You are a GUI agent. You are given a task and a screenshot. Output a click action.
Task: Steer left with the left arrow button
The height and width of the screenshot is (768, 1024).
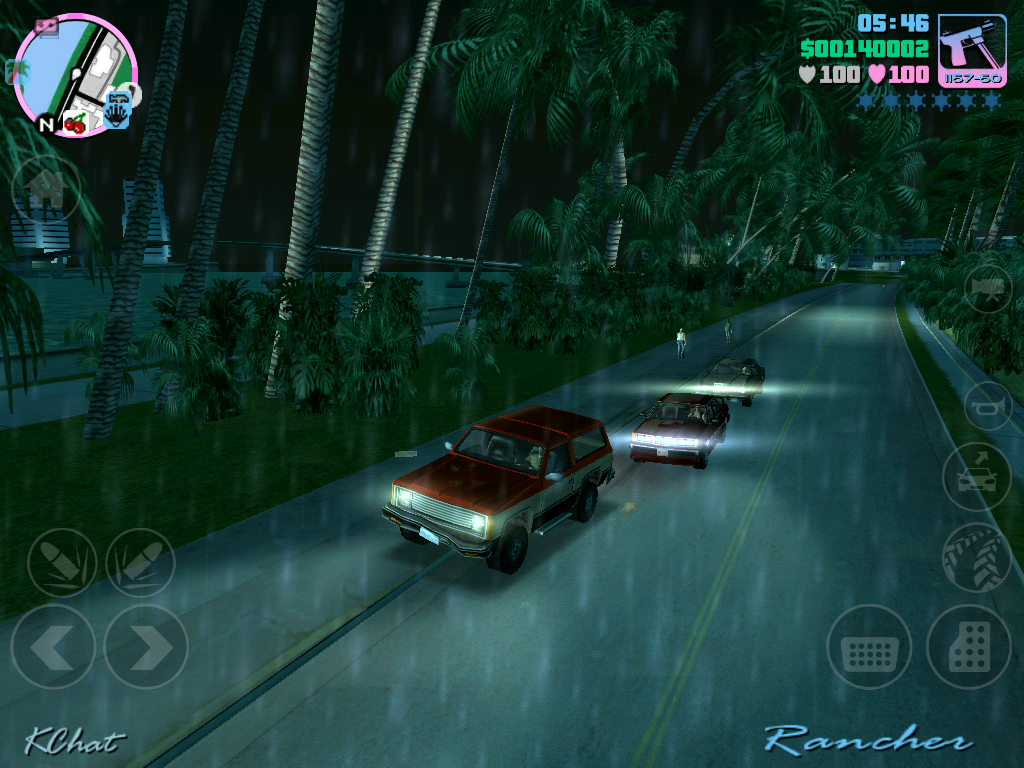[53, 646]
